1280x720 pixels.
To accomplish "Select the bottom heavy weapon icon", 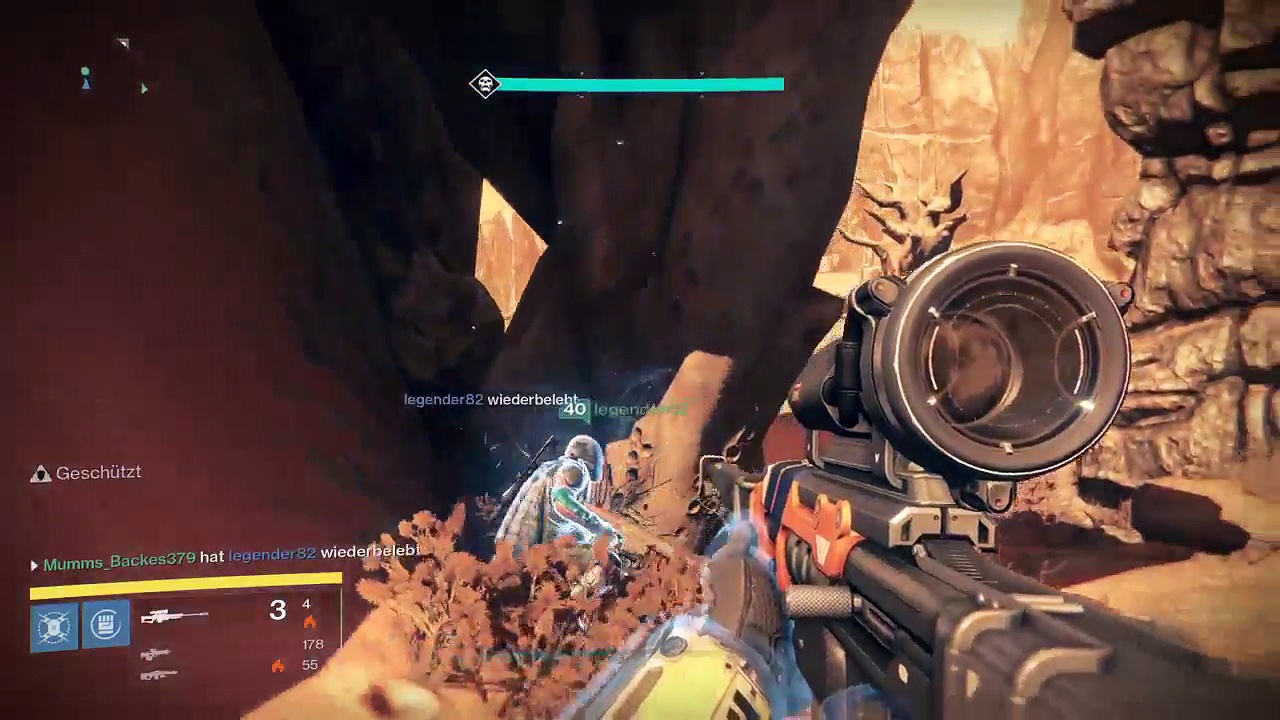I will click(158, 675).
